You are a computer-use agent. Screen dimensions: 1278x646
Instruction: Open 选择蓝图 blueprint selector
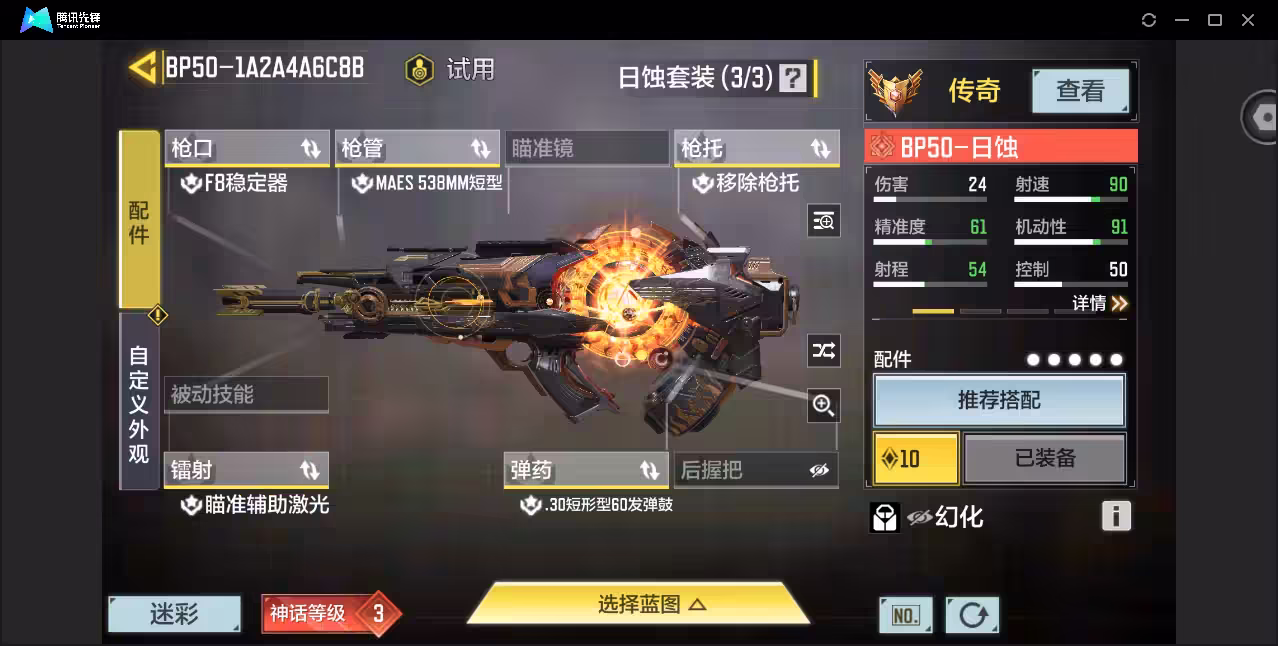[x=638, y=604]
